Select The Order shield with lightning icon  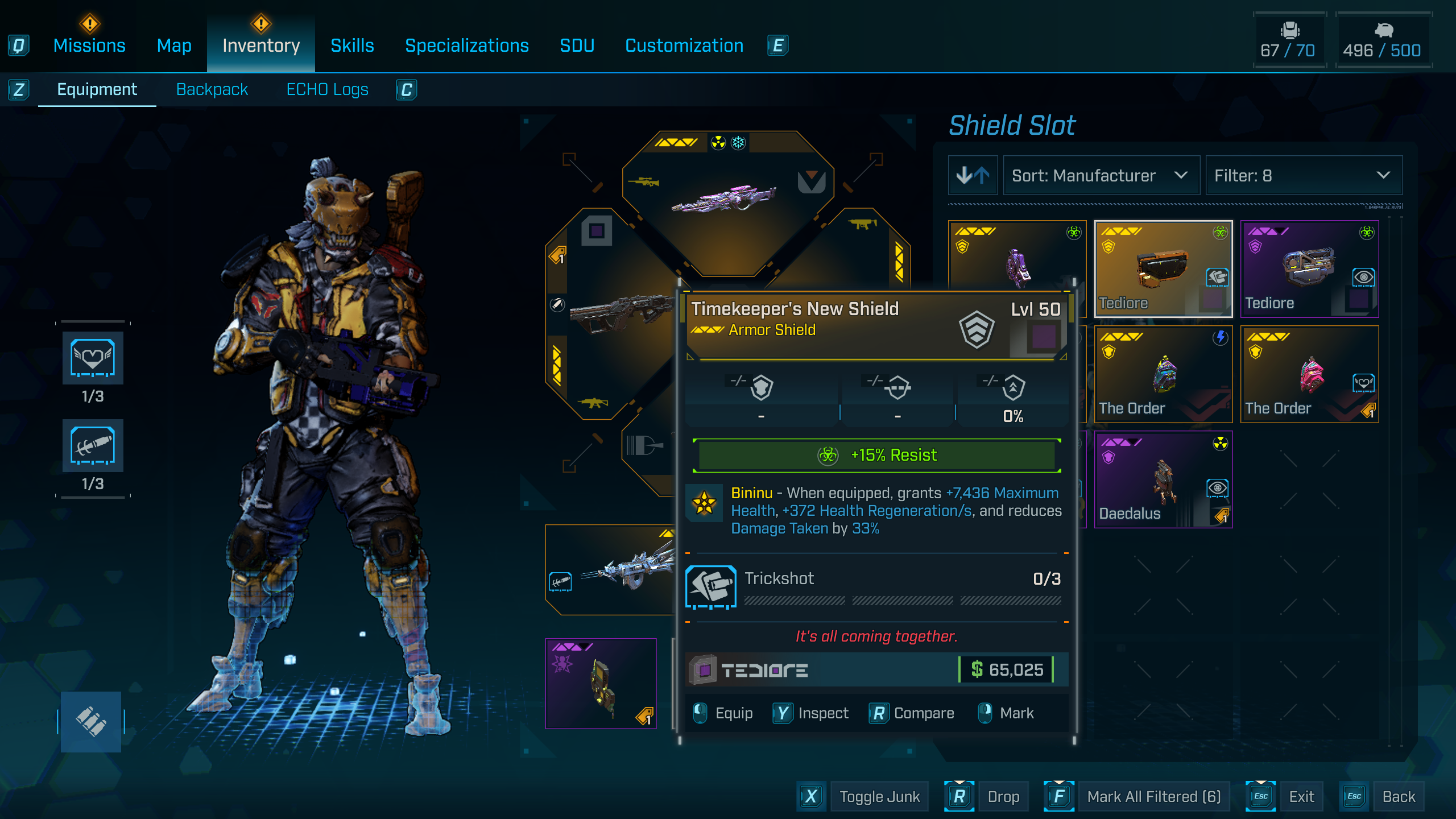click(1163, 374)
